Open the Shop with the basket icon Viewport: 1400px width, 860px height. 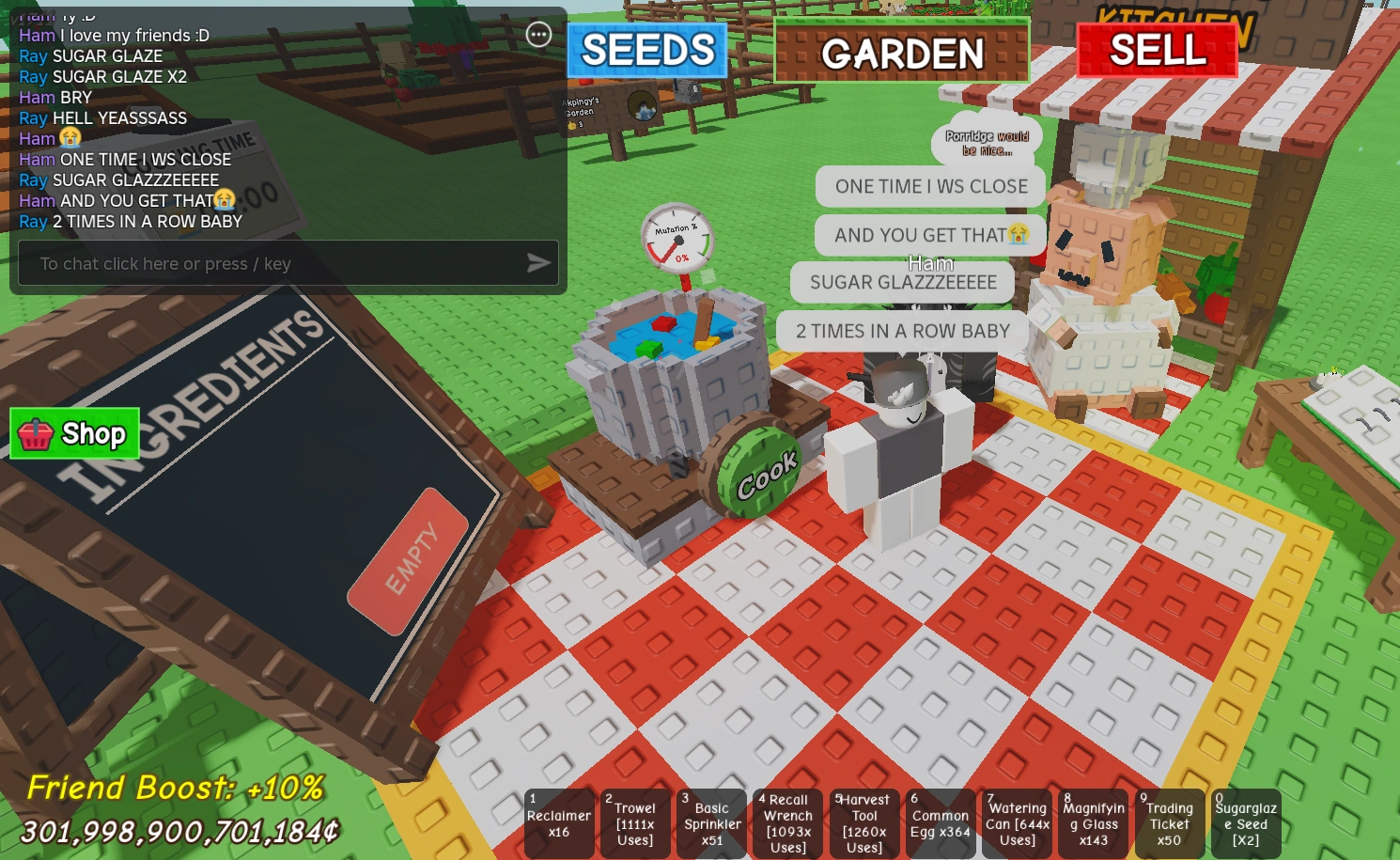73,433
